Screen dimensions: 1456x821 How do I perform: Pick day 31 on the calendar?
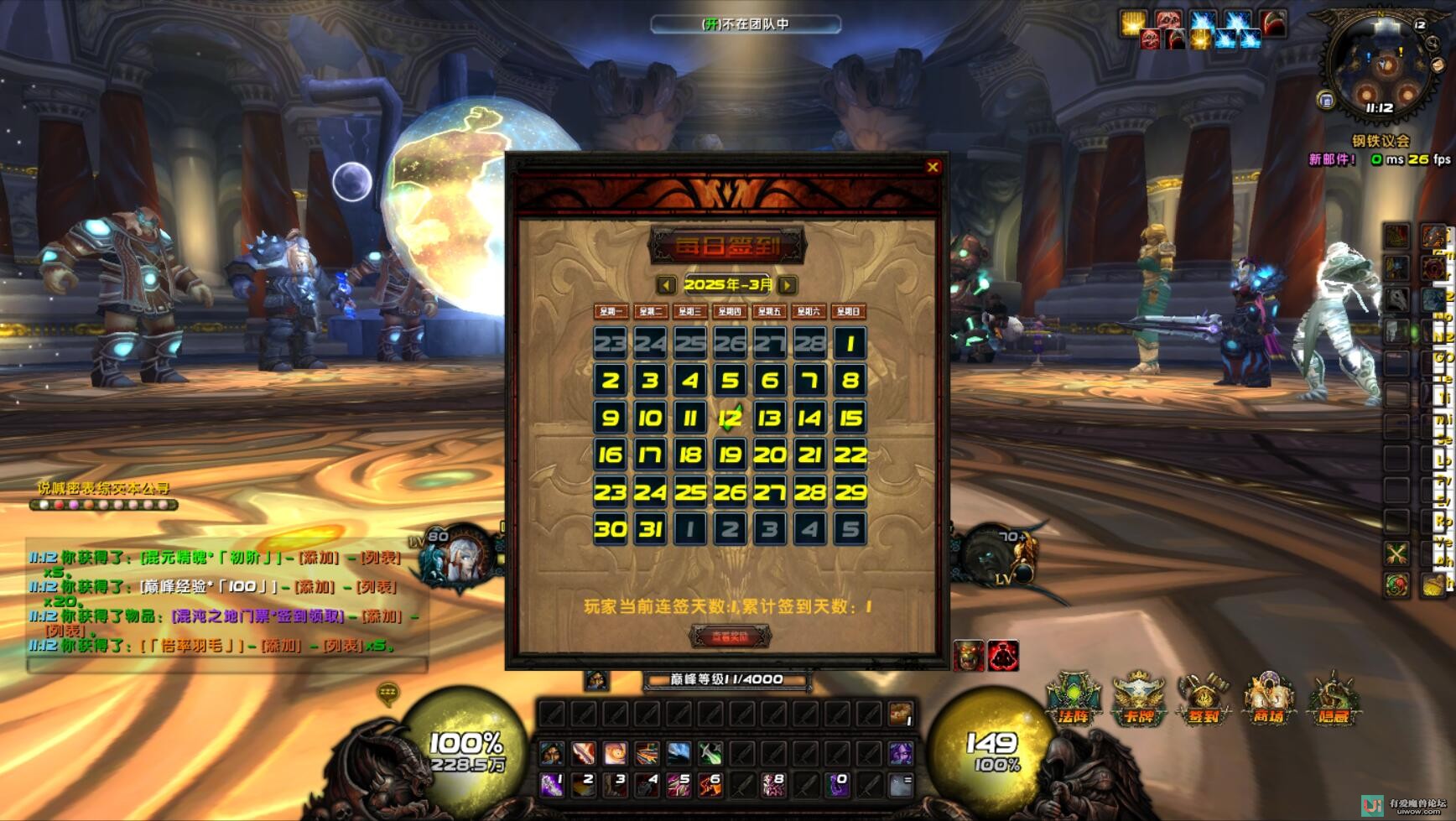[x=650, y=529]
